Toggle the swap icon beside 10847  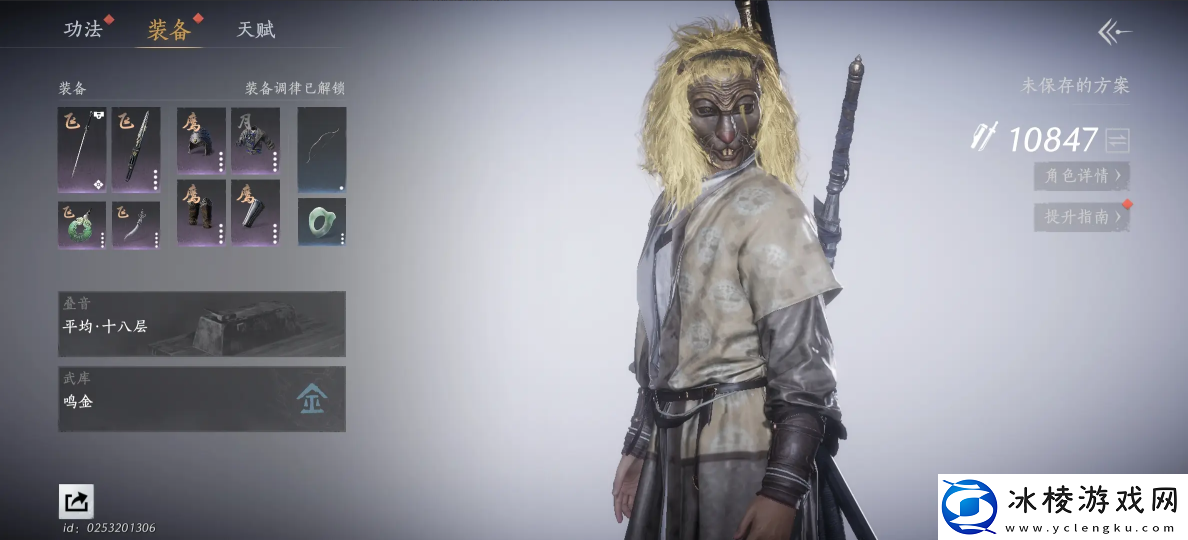[1117, 140]
